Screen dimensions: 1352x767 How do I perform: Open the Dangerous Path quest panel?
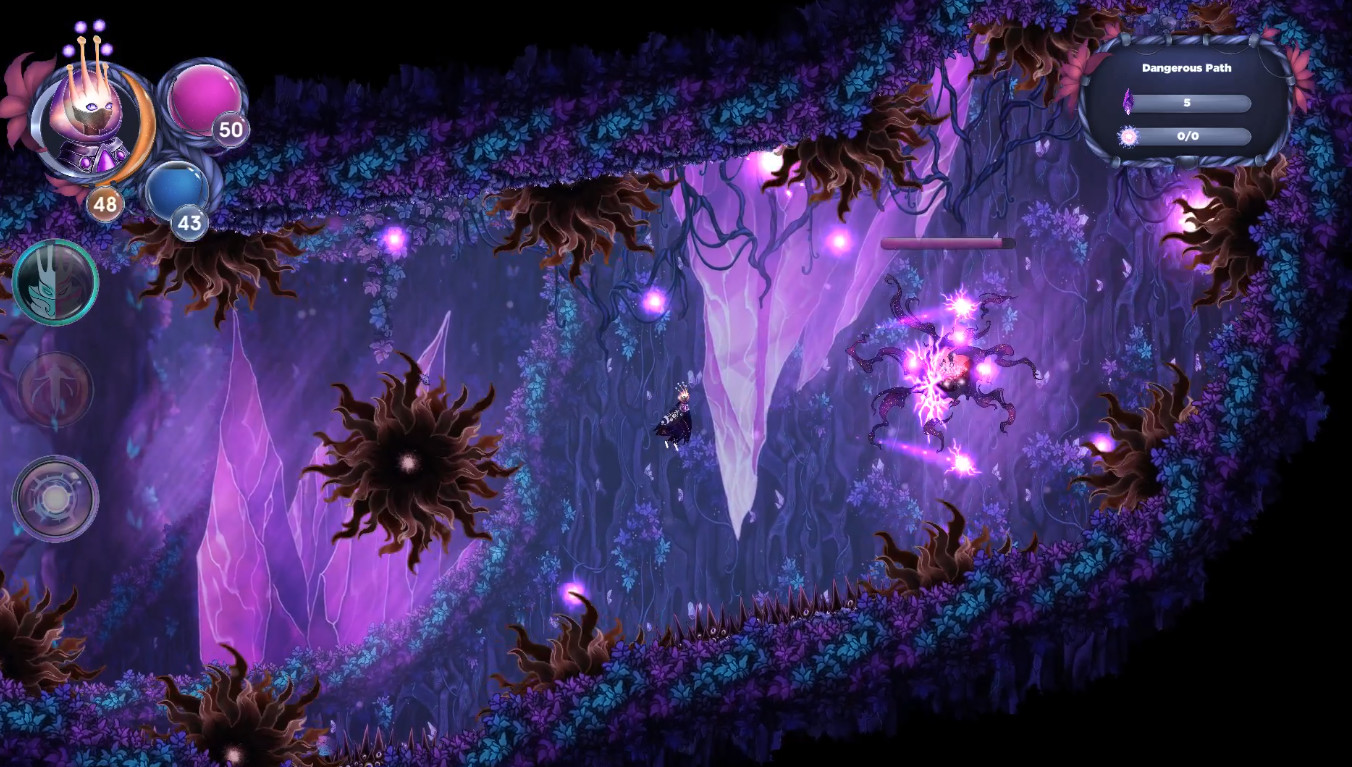pos(1186,68)
